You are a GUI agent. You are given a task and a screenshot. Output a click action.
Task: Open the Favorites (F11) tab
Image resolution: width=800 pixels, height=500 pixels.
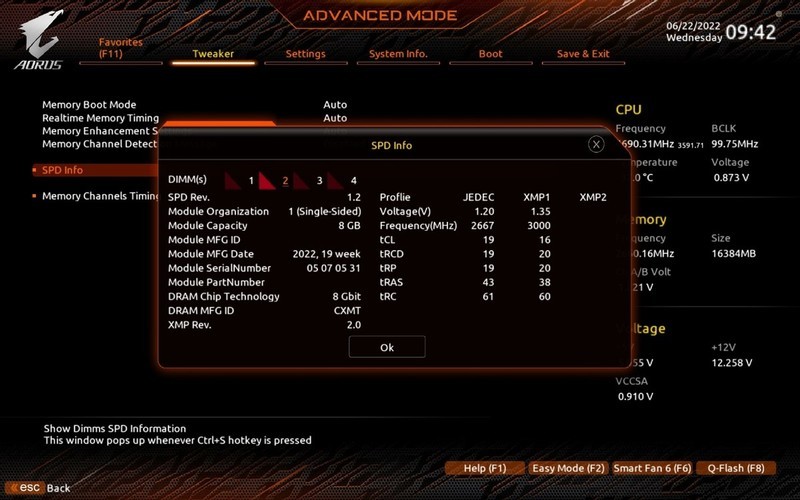(120, 48)
